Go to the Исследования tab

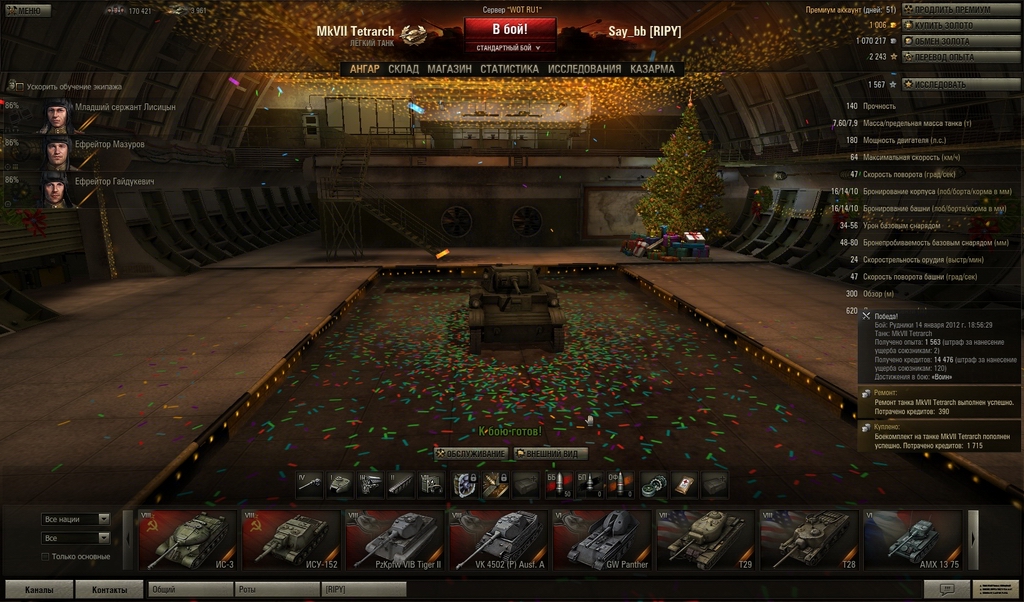584,69
